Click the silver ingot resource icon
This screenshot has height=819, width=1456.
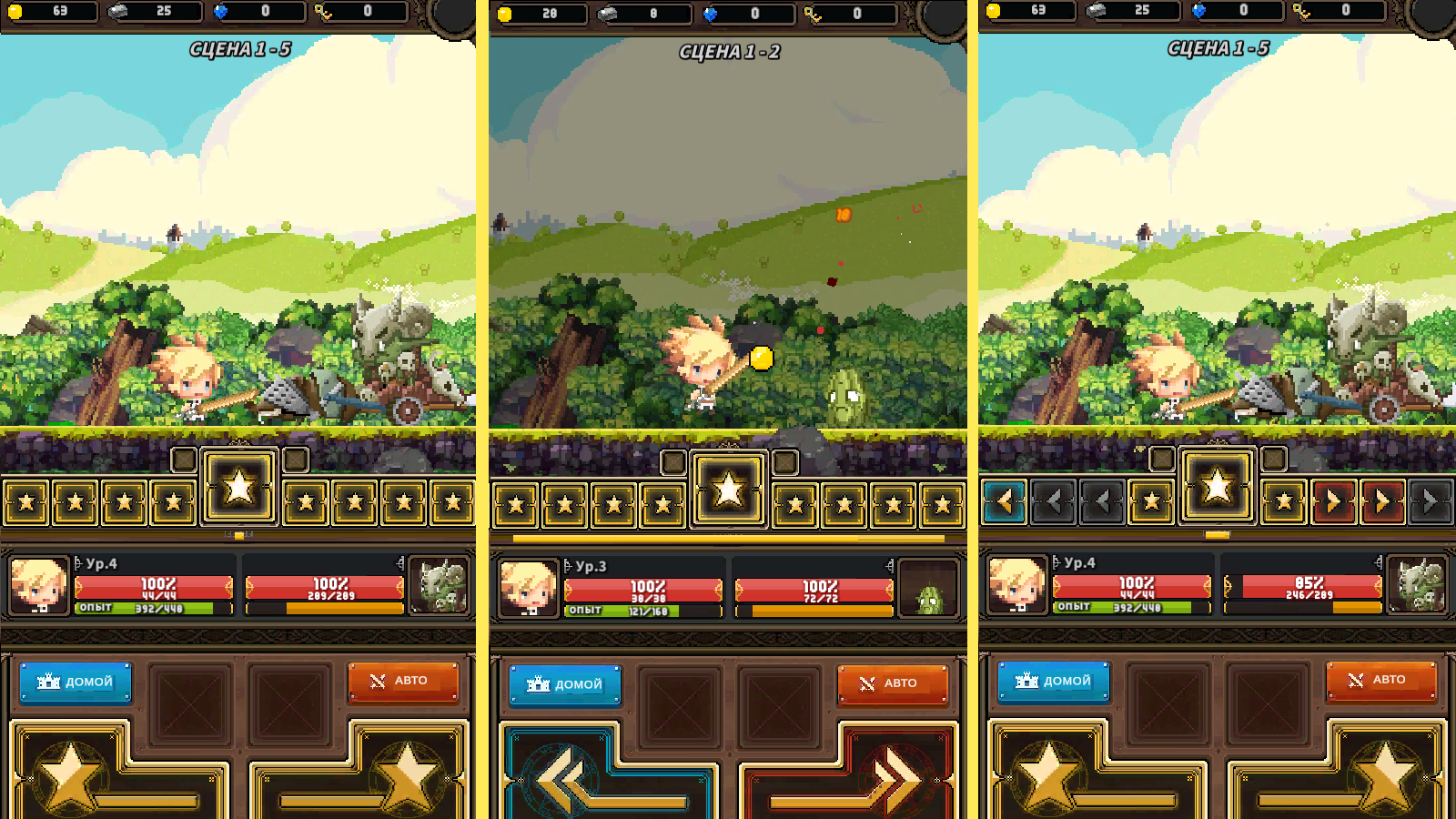116,14
